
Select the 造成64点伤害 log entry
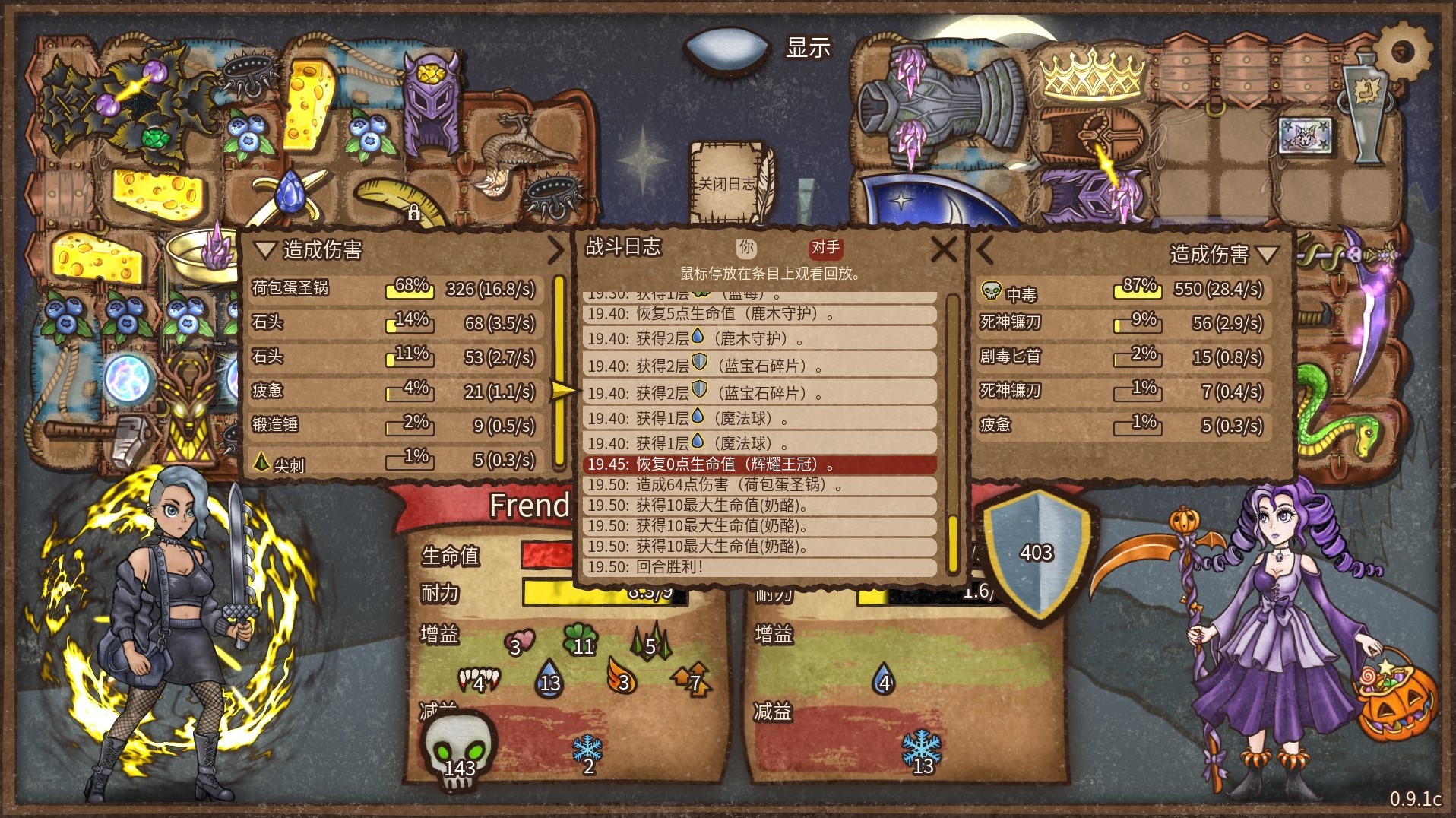click(x=759, y=485)
